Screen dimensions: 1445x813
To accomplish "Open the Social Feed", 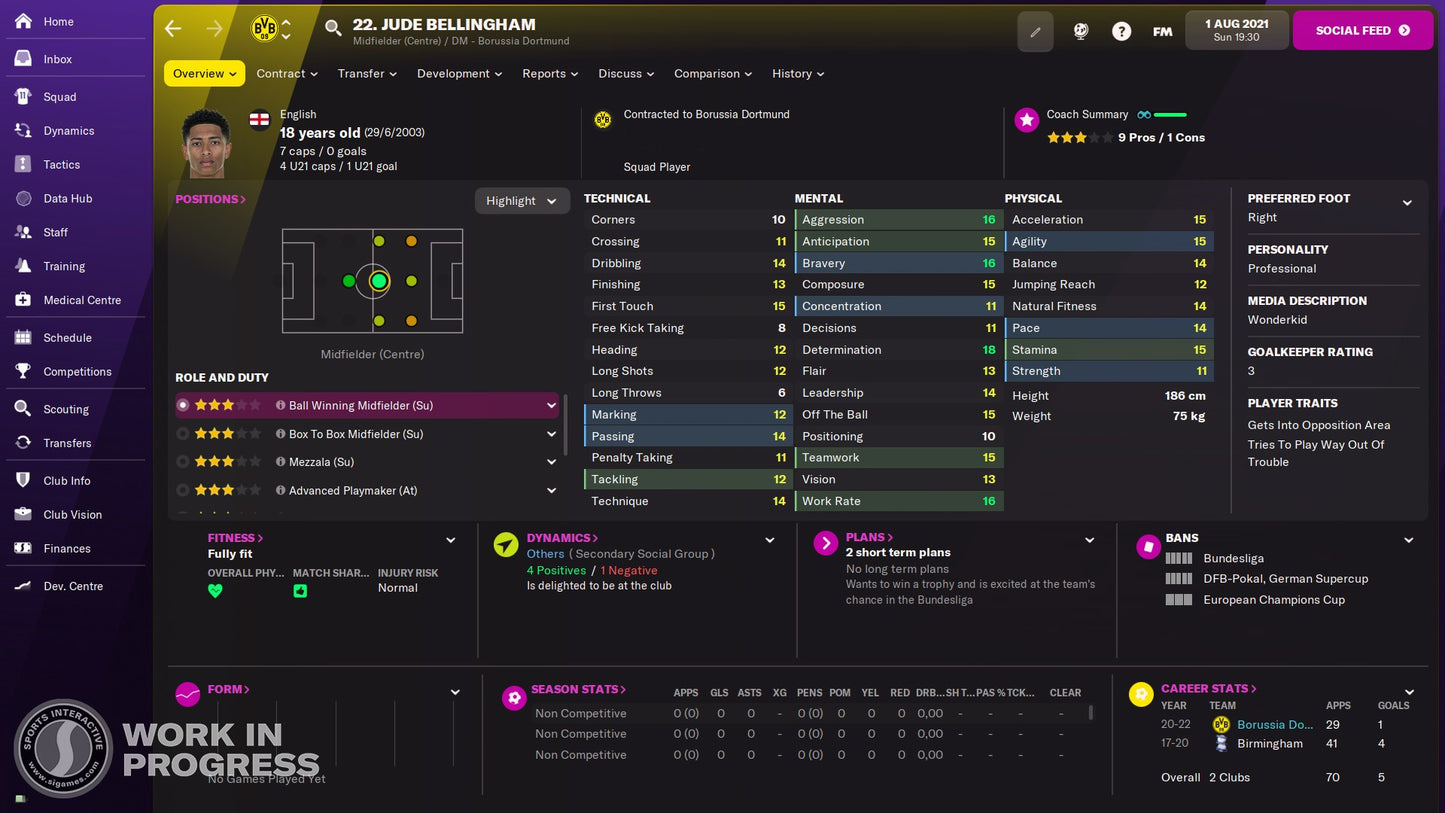I will (1362, 30).
